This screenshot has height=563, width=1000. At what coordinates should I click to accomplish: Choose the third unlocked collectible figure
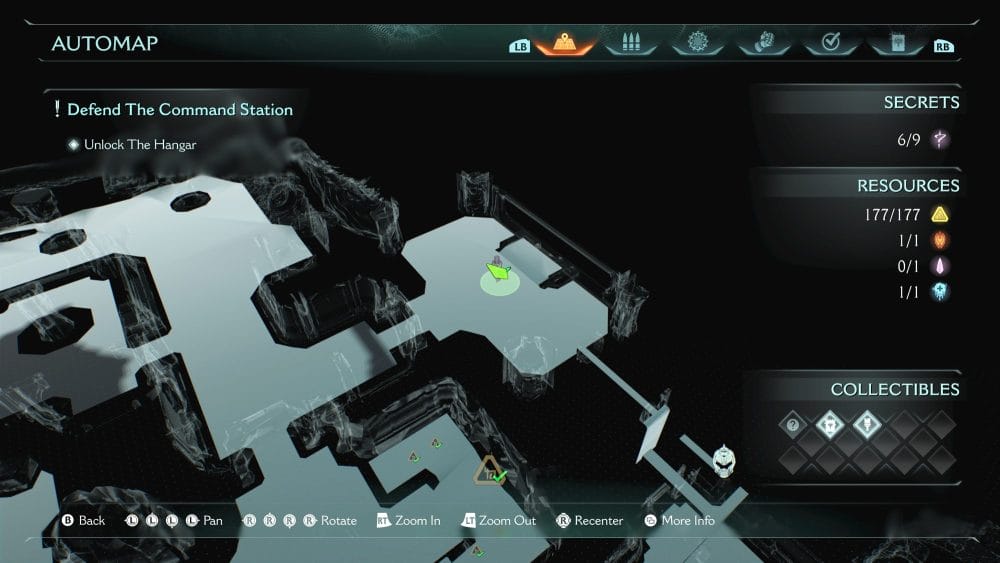(866, 425)
